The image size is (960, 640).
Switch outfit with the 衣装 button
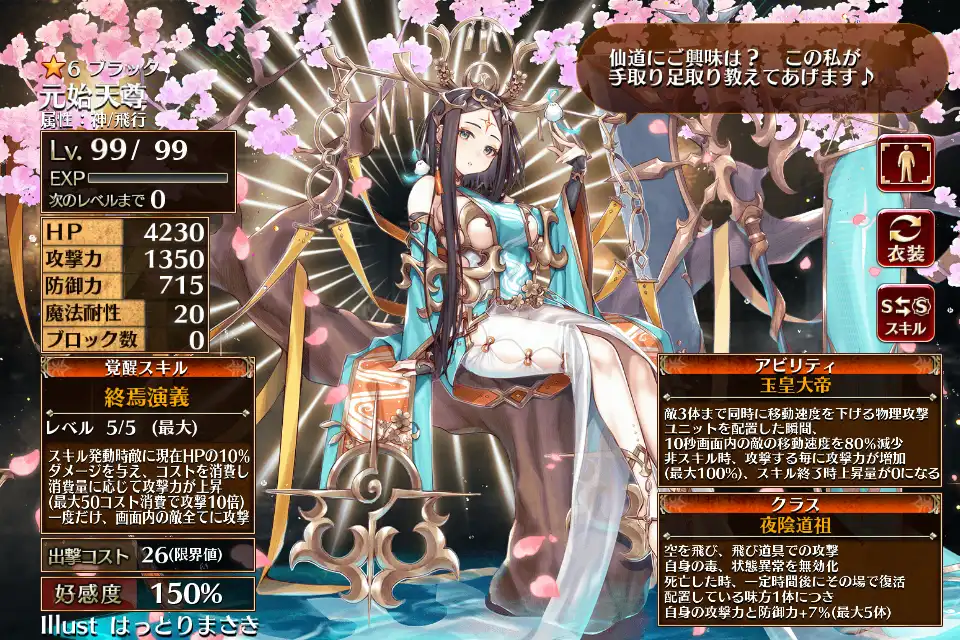tap(905, 238)
